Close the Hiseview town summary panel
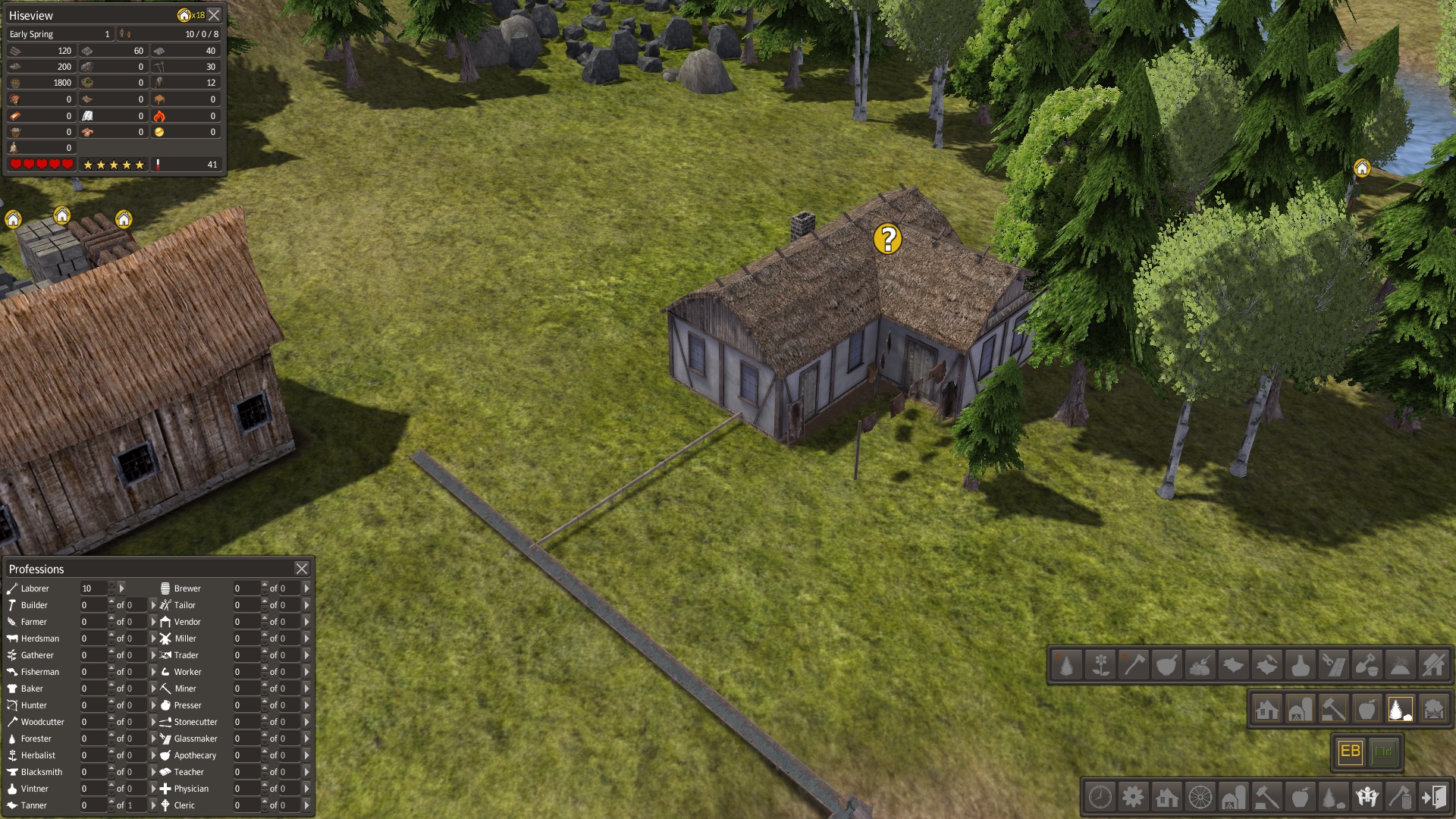 [215, 15]
